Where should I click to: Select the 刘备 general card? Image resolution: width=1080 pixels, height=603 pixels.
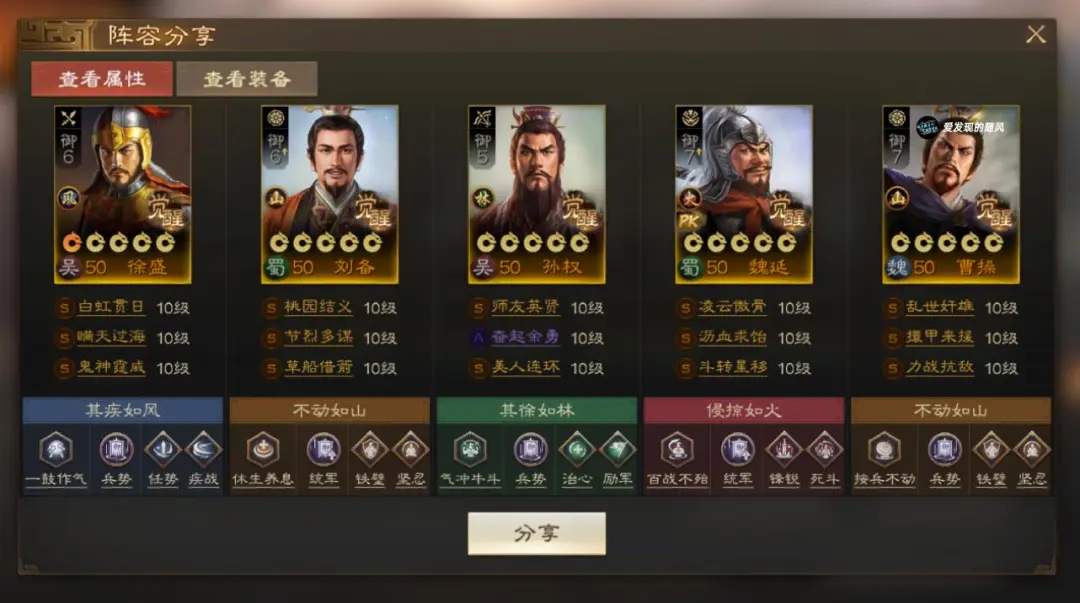330,194
